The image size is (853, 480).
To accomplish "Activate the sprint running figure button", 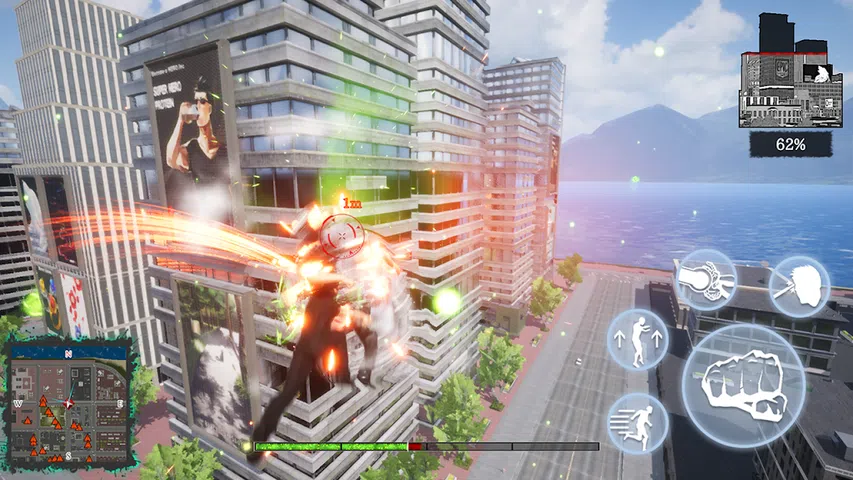I will (638, 423).
